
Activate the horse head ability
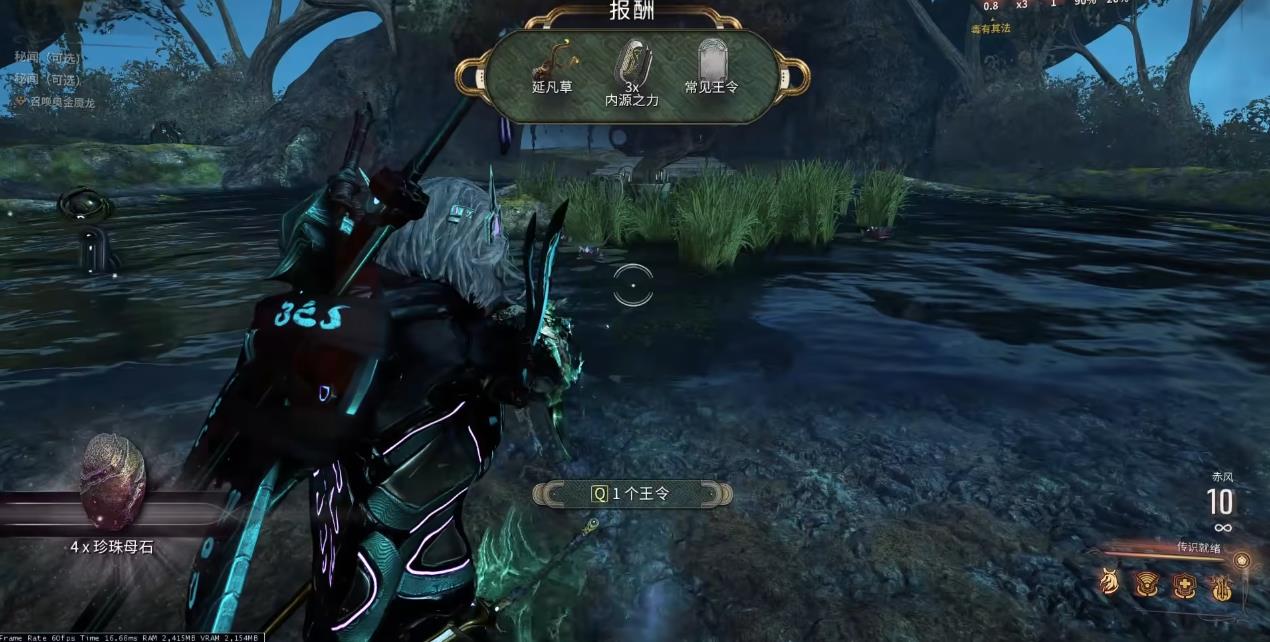(x=1110, y=583)
